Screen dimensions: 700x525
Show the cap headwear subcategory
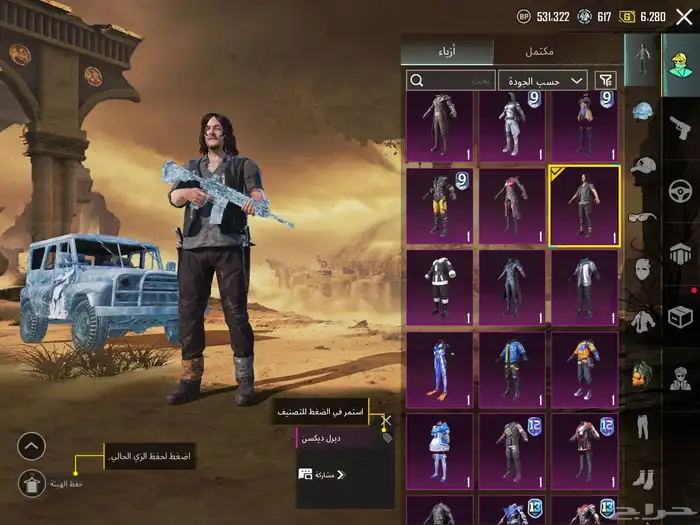642,166
